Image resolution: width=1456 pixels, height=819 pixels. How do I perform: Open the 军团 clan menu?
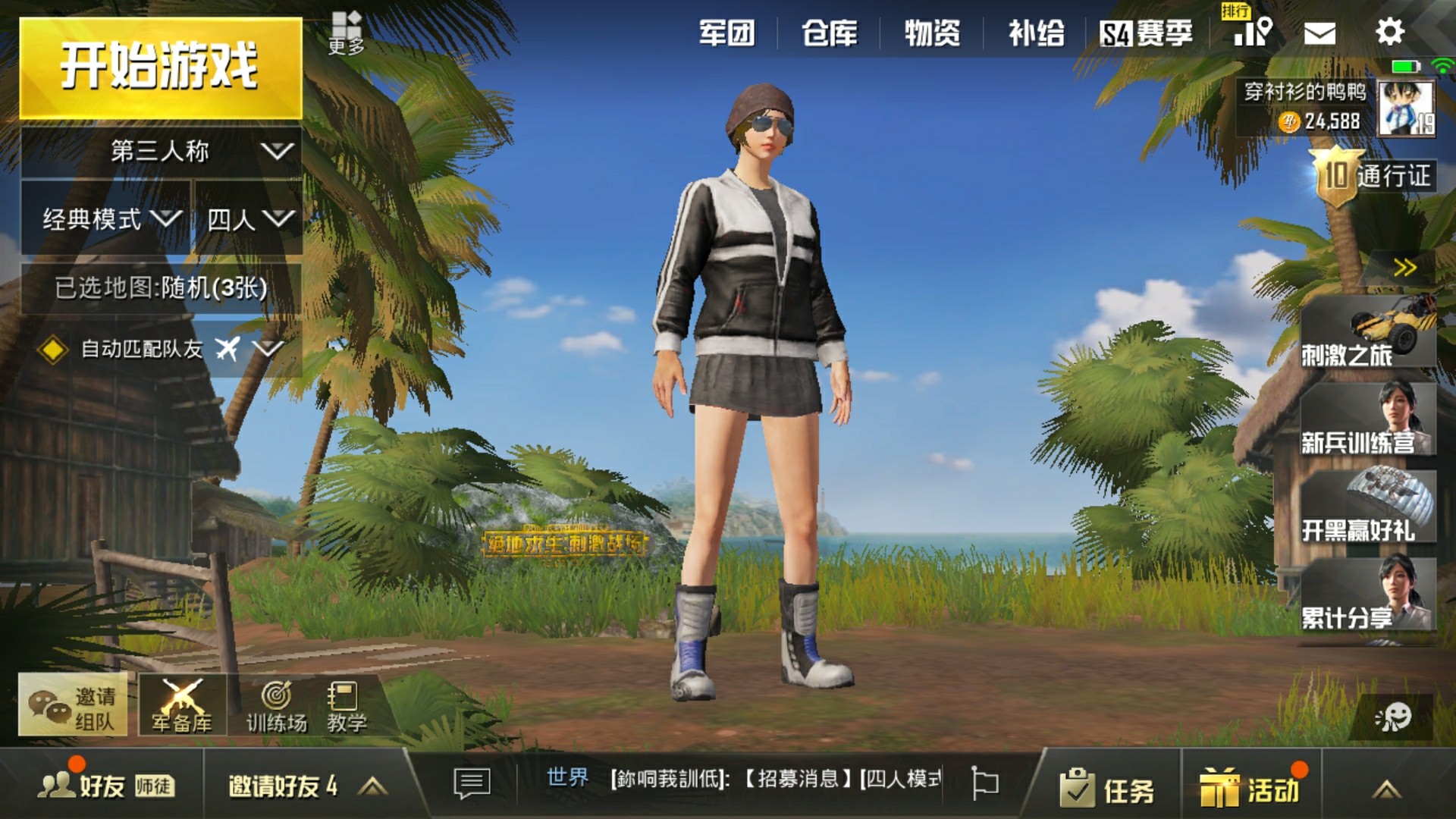click(726, 33)
